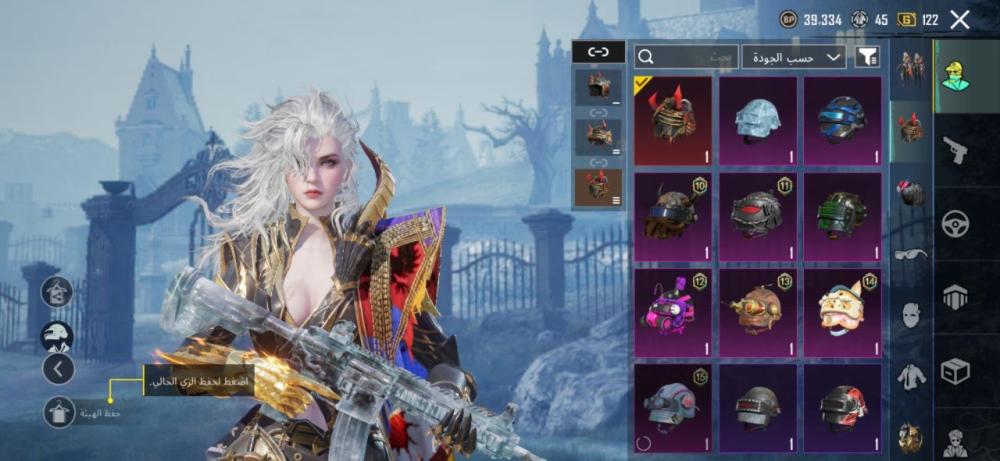Click the save outfit hanger button

57,410
